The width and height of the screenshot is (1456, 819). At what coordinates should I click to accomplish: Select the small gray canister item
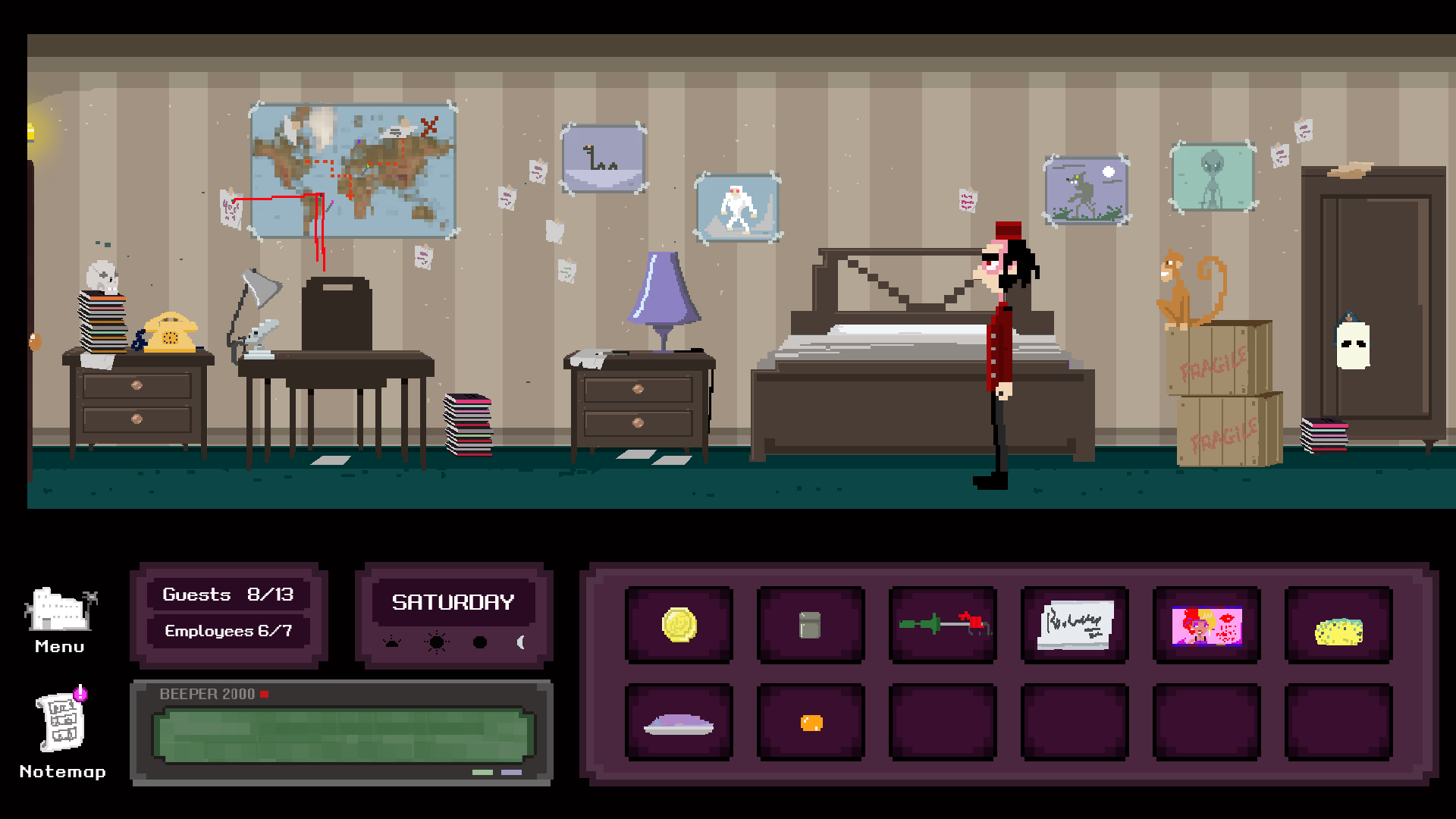tap(810, 626)
